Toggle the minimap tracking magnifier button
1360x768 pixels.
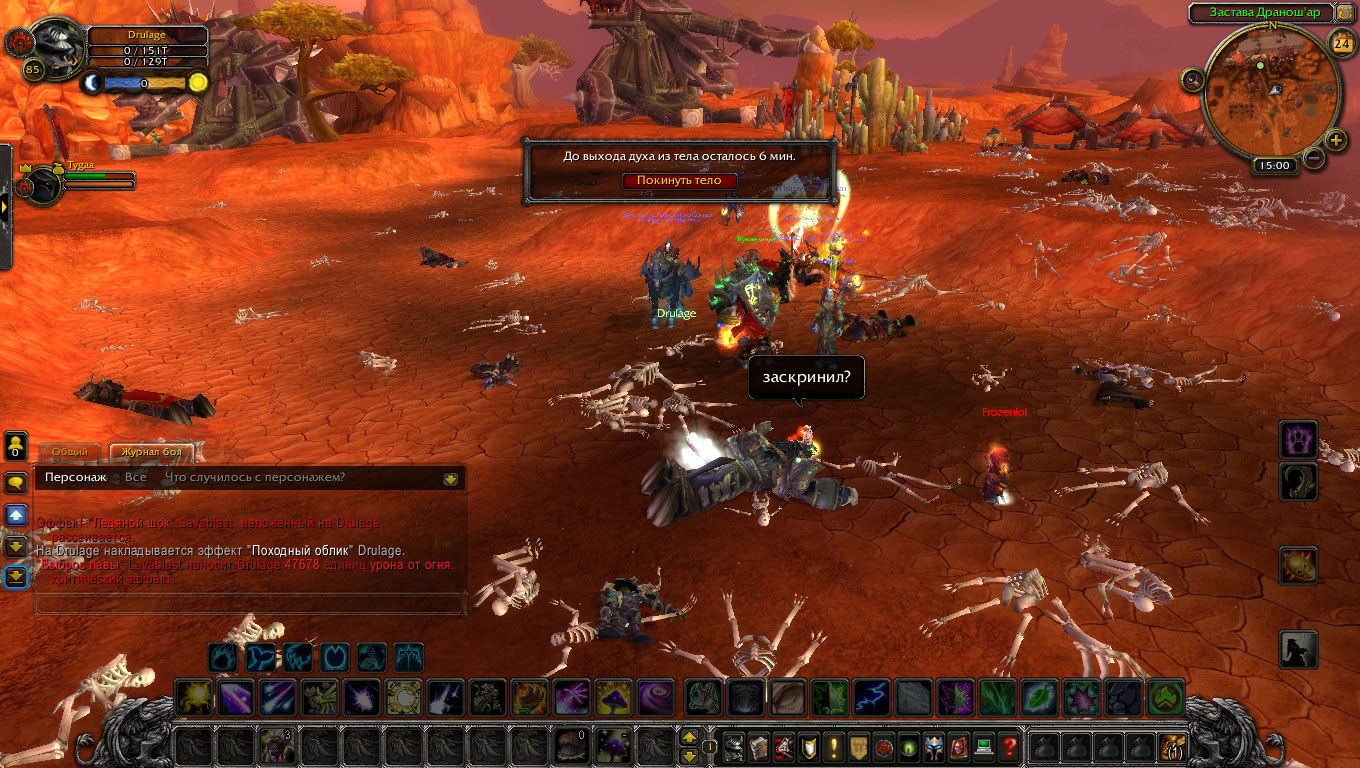pos(1192,79)
